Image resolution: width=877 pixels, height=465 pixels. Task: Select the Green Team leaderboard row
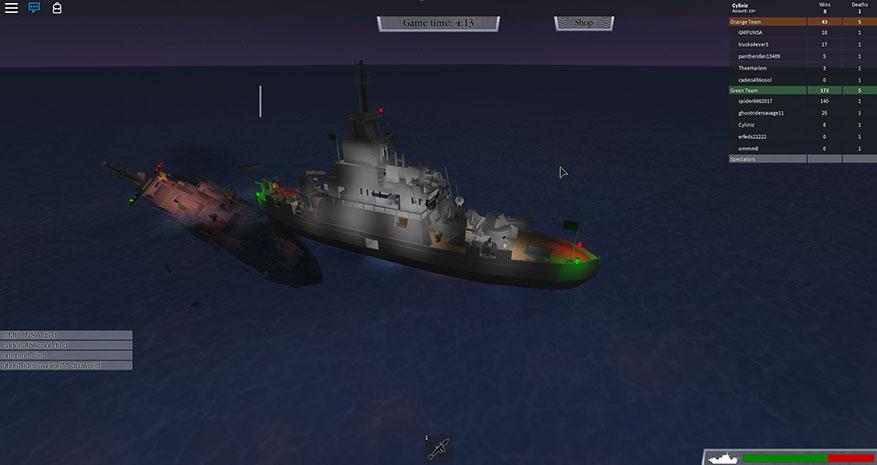767,91
